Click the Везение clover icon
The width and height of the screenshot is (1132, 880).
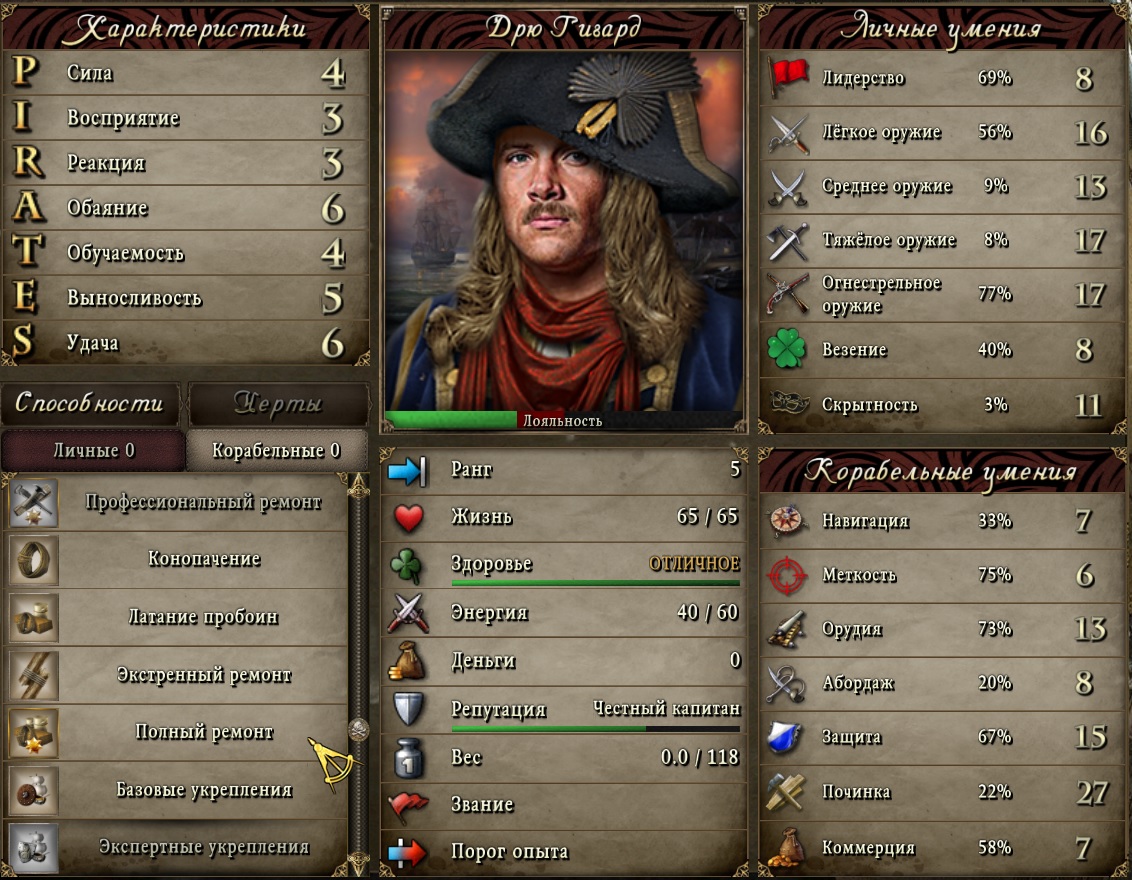(787, 350)
